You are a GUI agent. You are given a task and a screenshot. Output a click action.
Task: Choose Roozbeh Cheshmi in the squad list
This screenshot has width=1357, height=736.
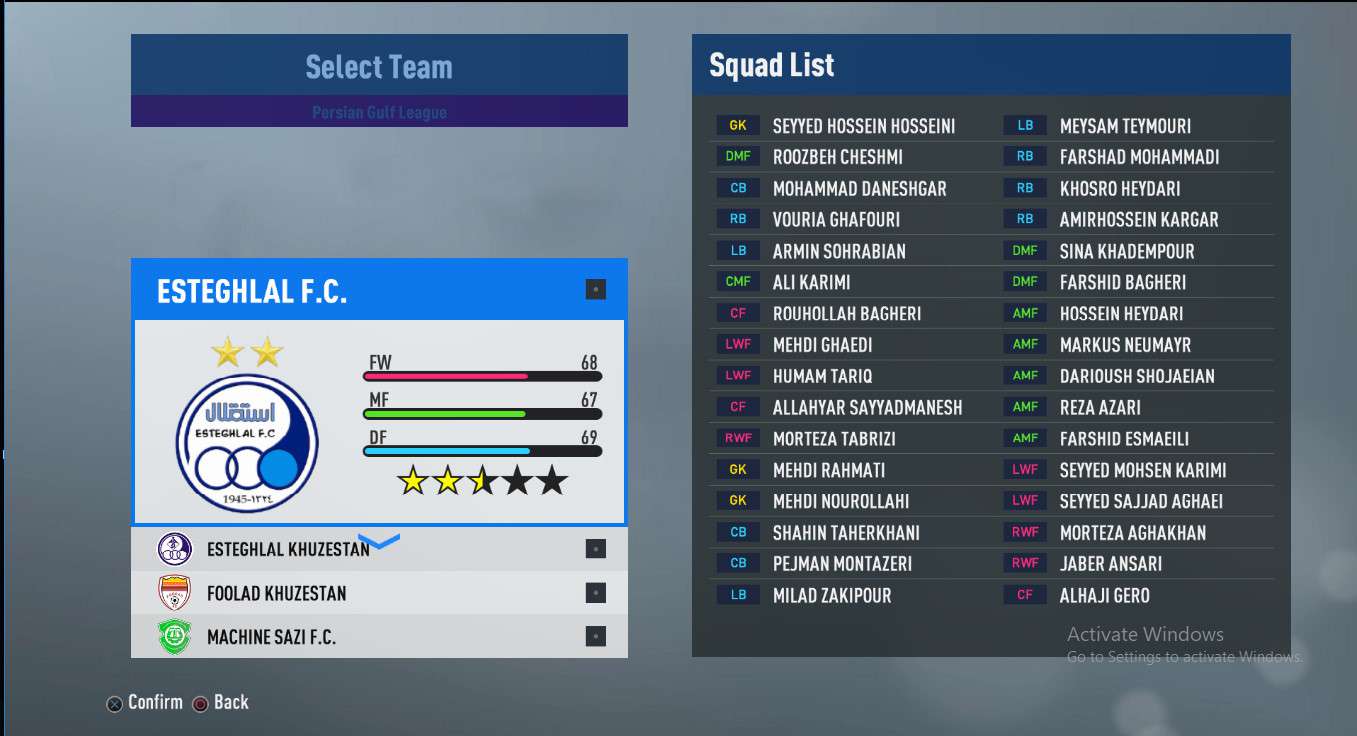pyautogui.click(x=837, y=157)
